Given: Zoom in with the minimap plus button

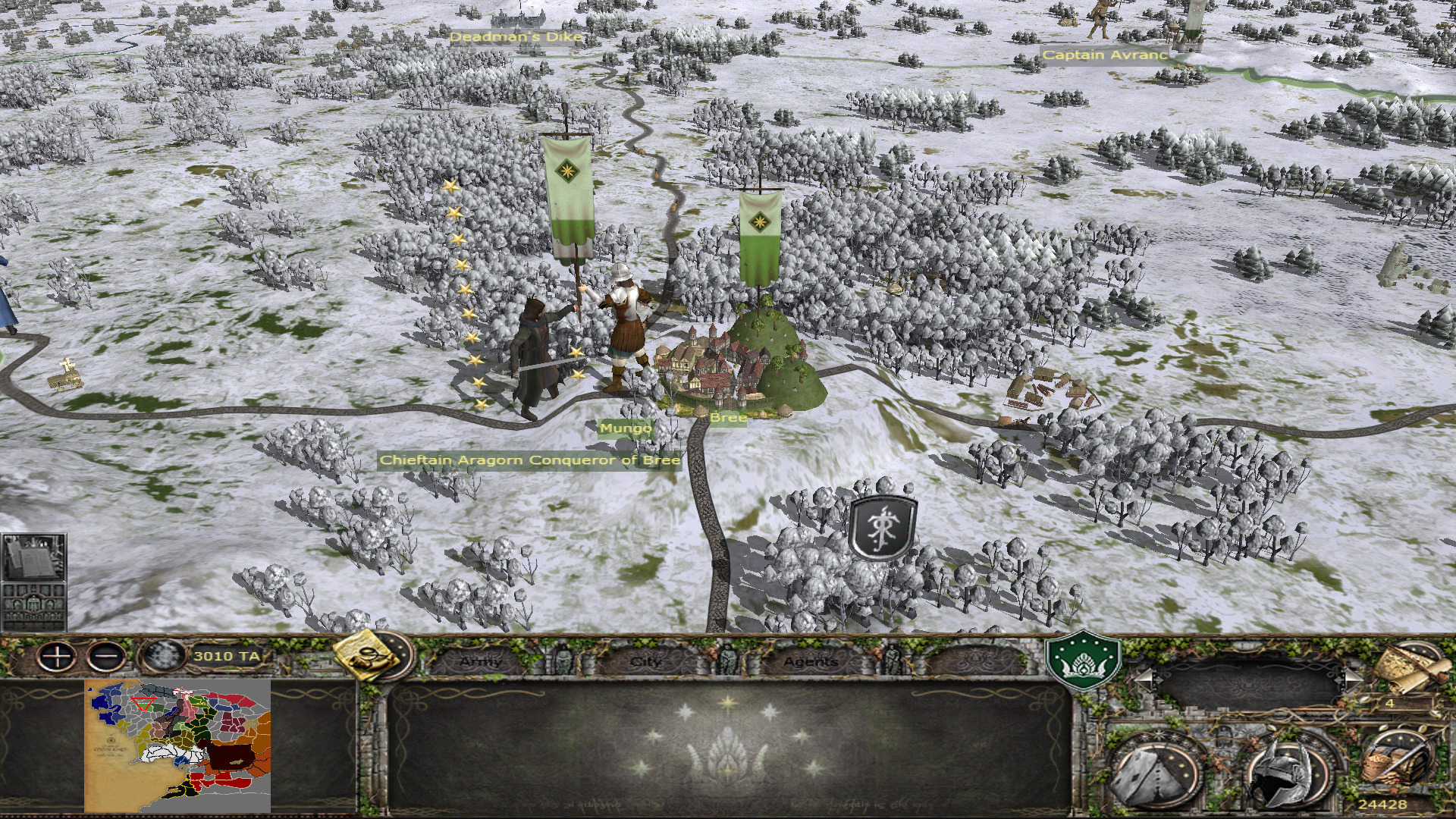Looking at the screenshot, I should 58,656.
